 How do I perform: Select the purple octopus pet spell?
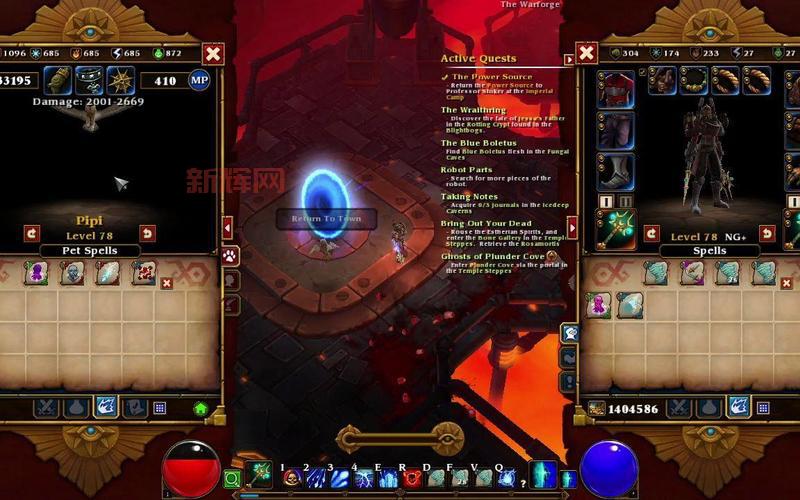pos(36,272)
